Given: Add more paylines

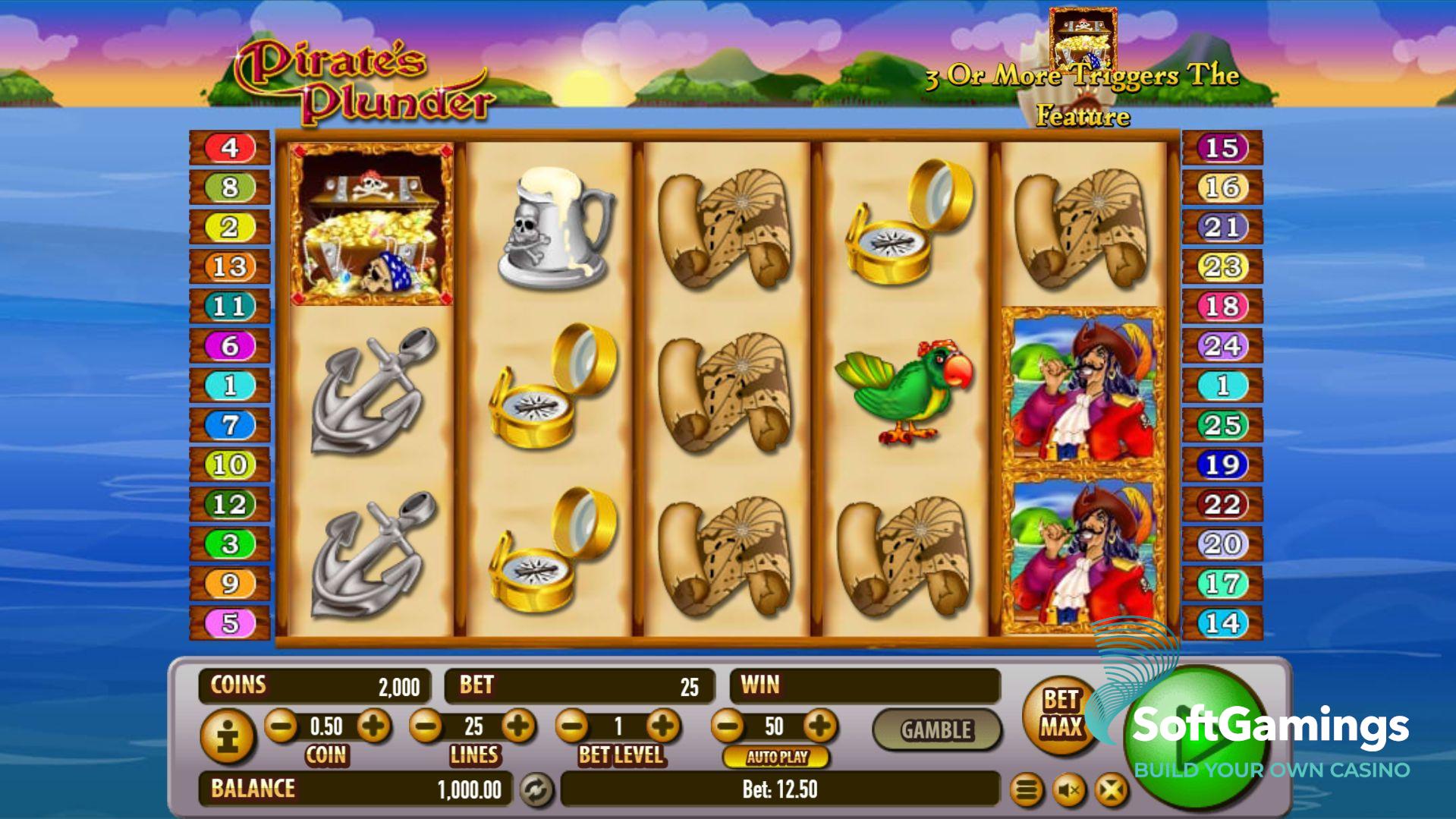Looking at the screenshot, I should 519,726.
